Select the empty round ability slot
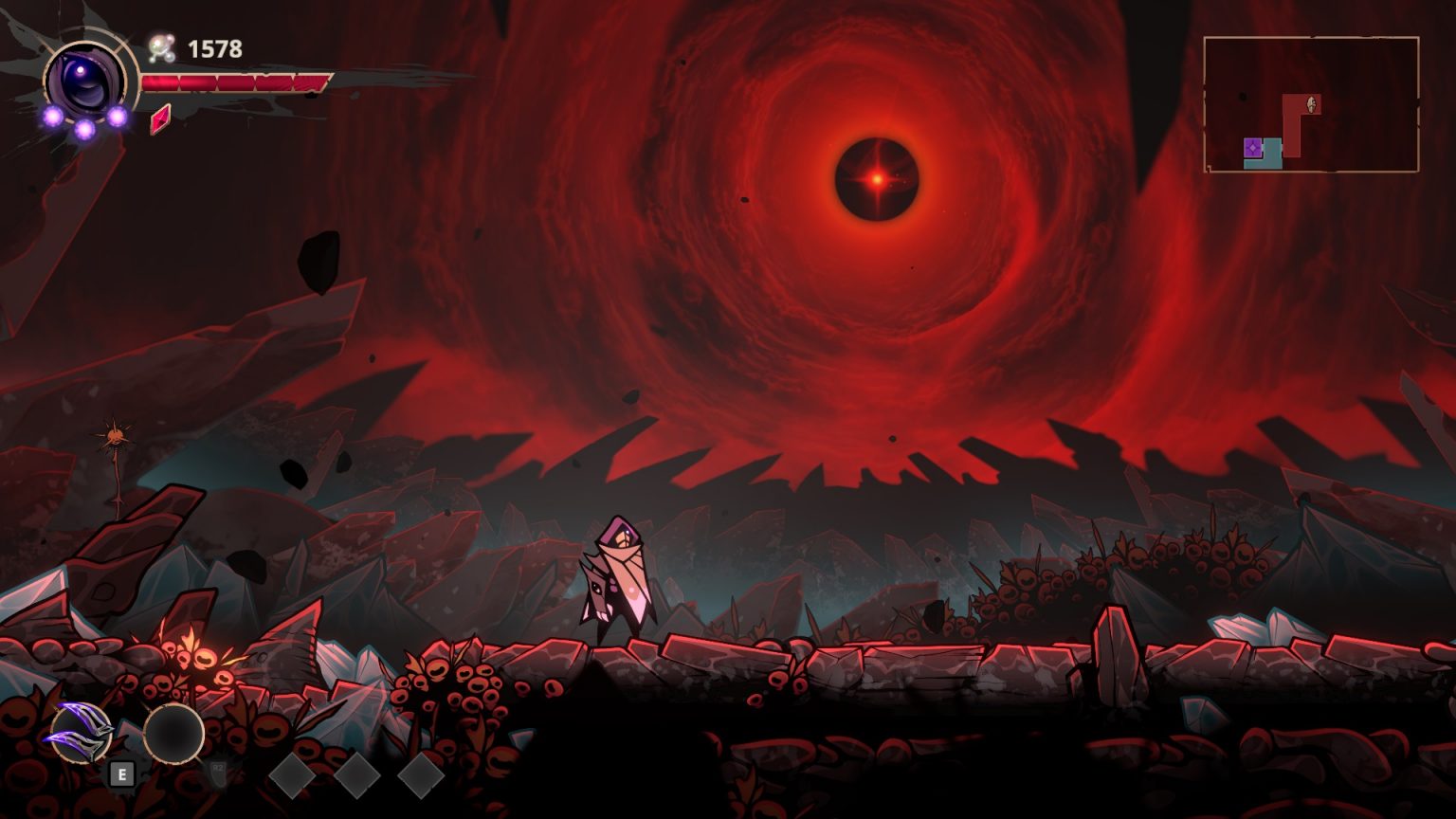 (x=173, y=733)
